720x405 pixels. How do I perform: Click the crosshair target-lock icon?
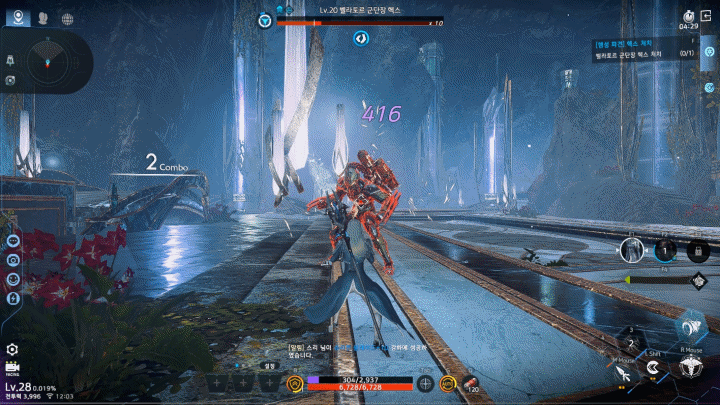426,383
